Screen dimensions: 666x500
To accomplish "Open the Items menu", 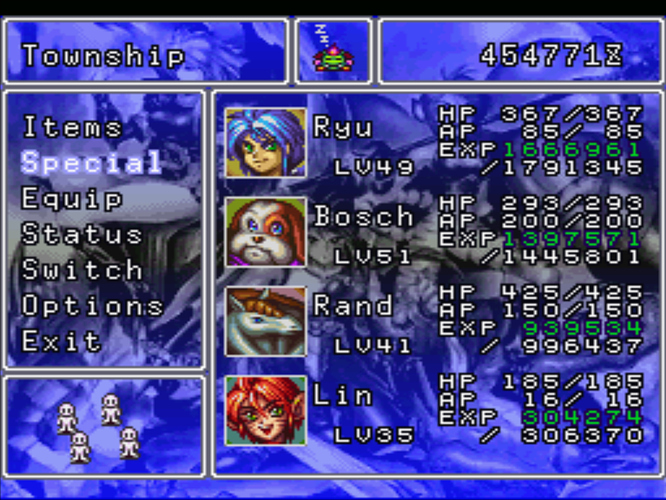I will coord(72,127).
